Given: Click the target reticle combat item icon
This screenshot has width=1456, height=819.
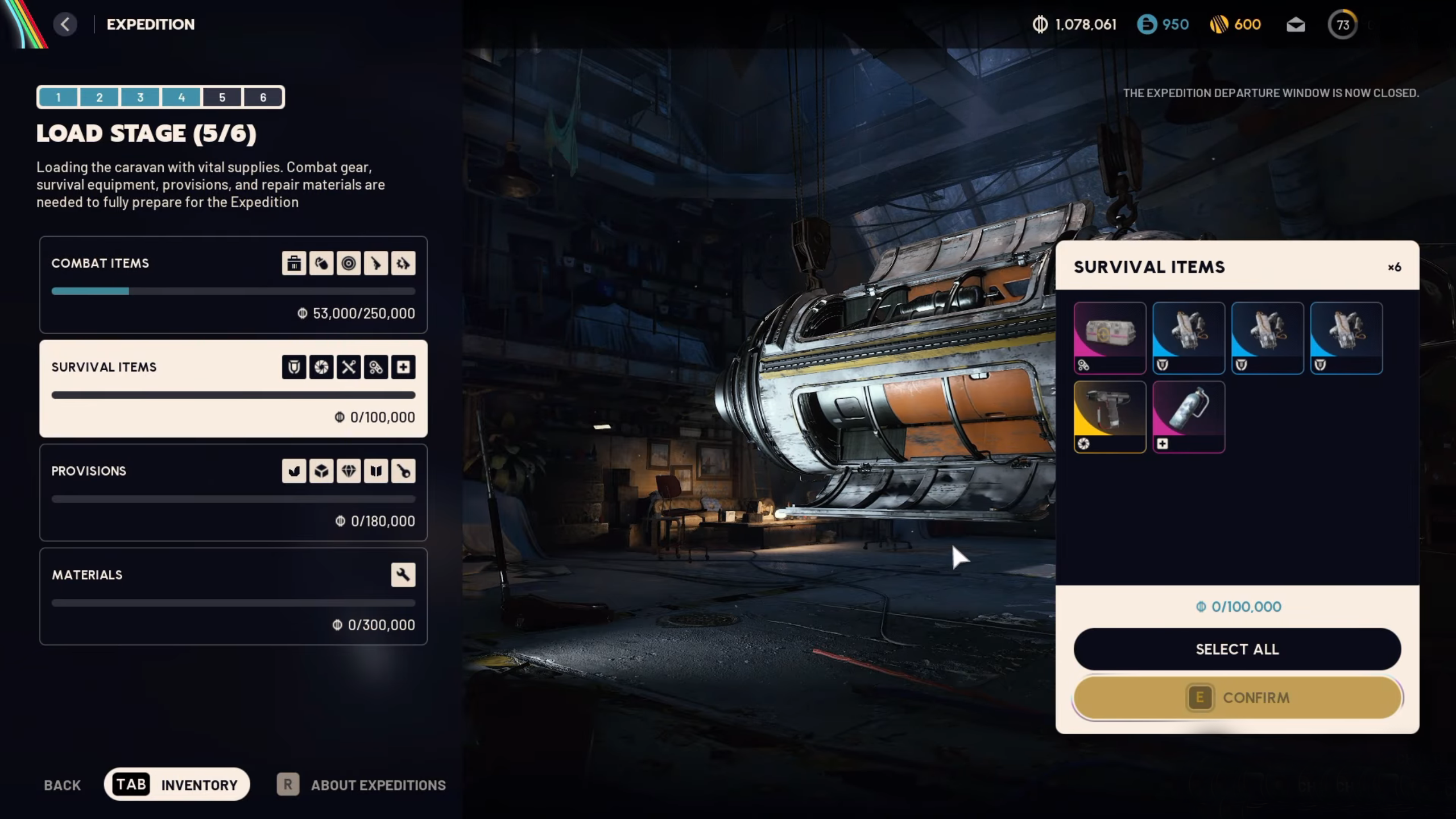Looking at the screenshot, I should point(349,263).
